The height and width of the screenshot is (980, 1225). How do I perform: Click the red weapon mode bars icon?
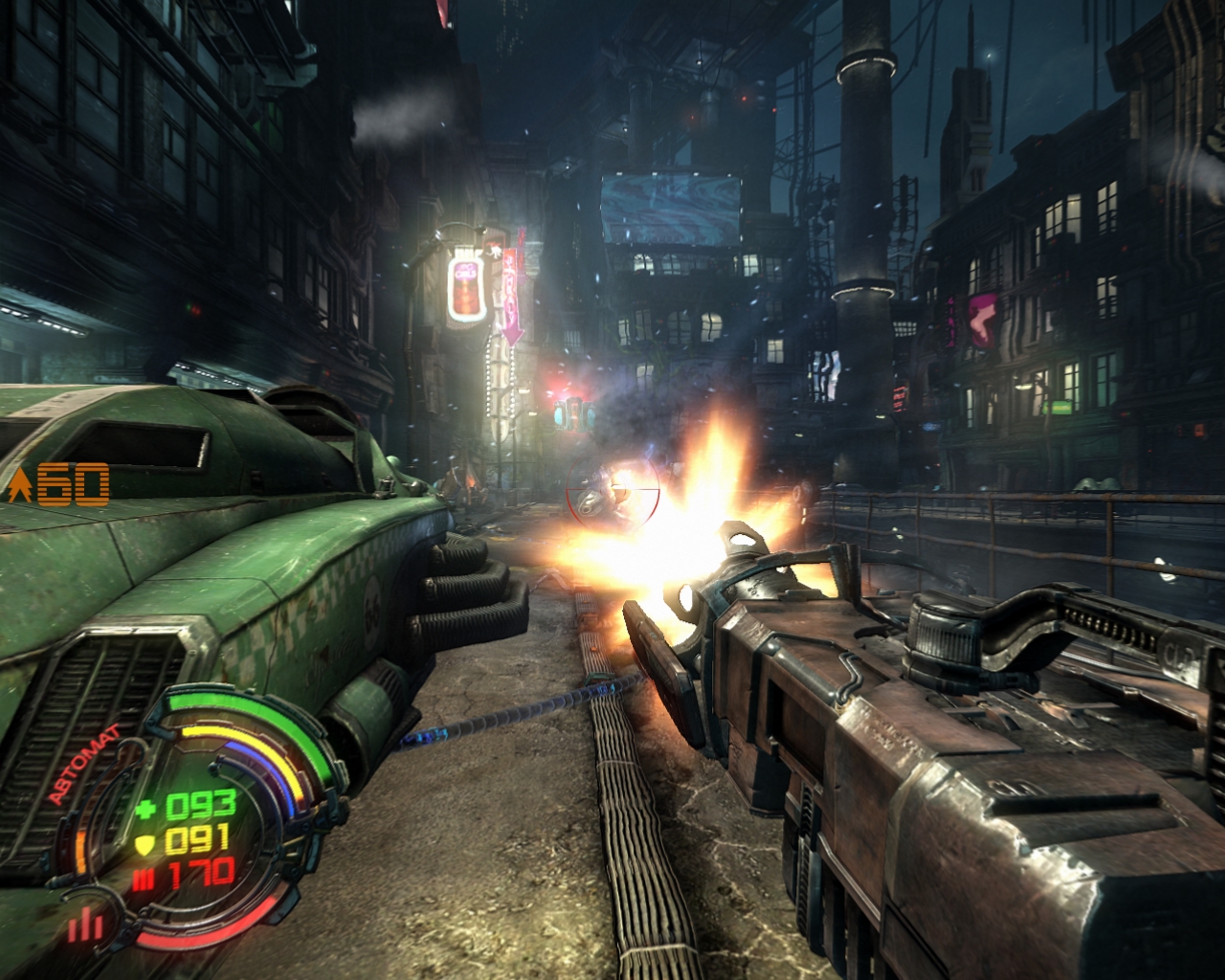[86, 924]
